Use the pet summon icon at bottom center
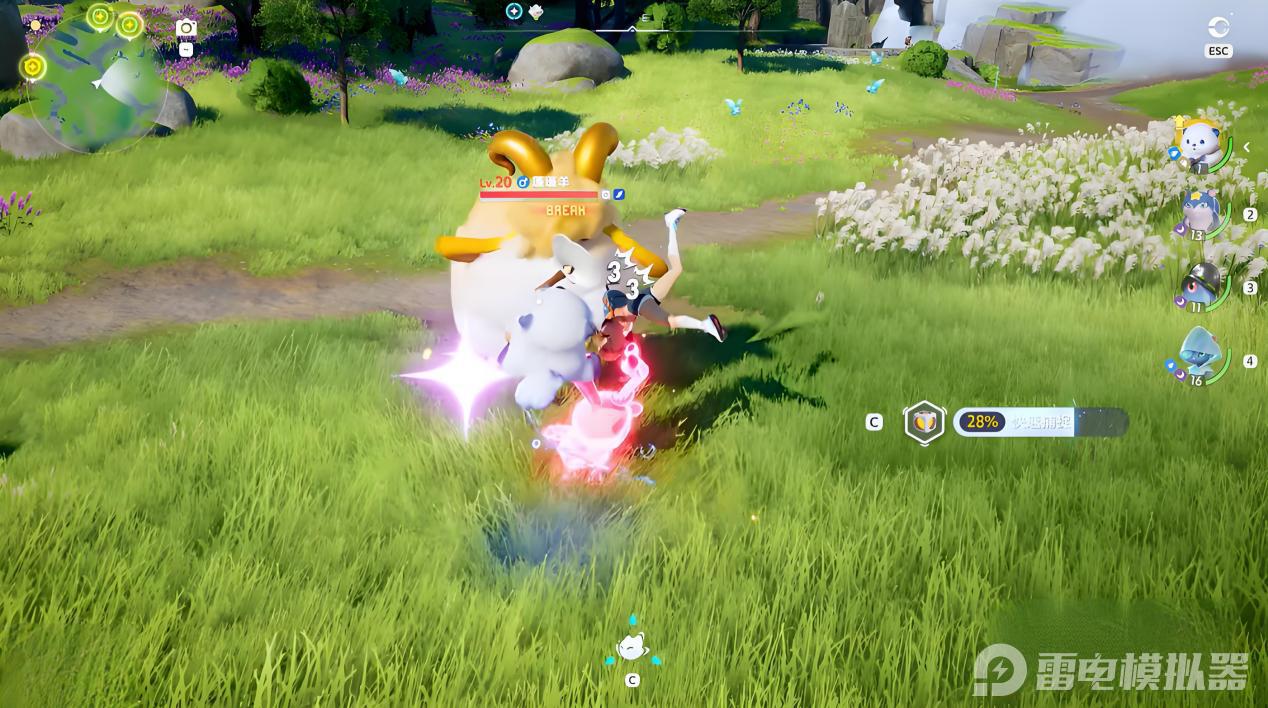Viewport: 1268px width, 708px height. click(x=632, y=648)
